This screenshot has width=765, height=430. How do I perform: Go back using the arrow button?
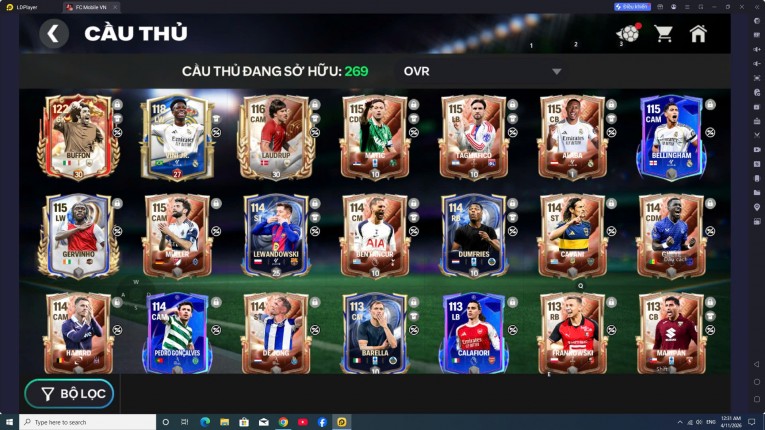click(x=54, y=34)
